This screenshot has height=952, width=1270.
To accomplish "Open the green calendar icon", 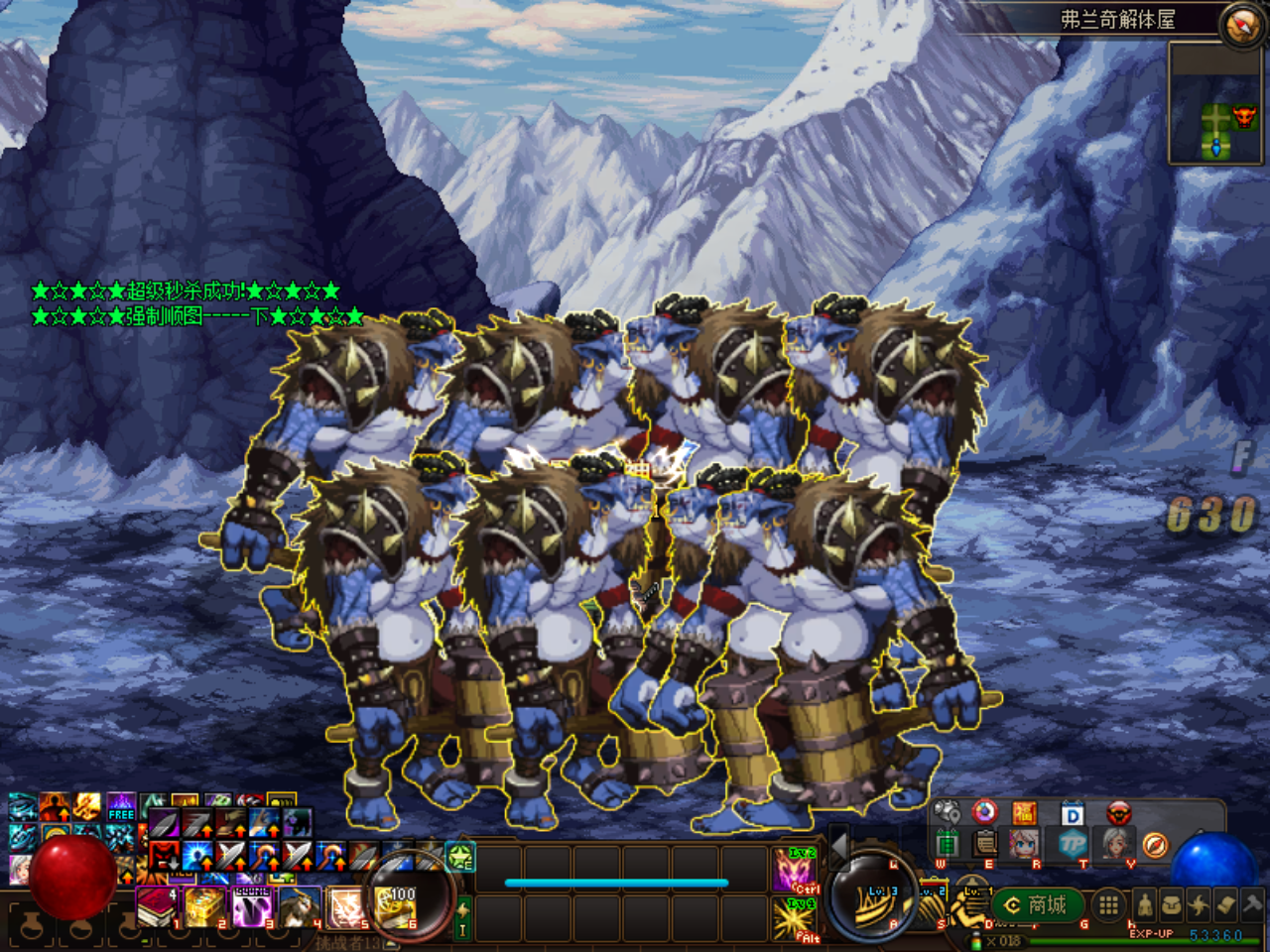I will click(948, 844).
